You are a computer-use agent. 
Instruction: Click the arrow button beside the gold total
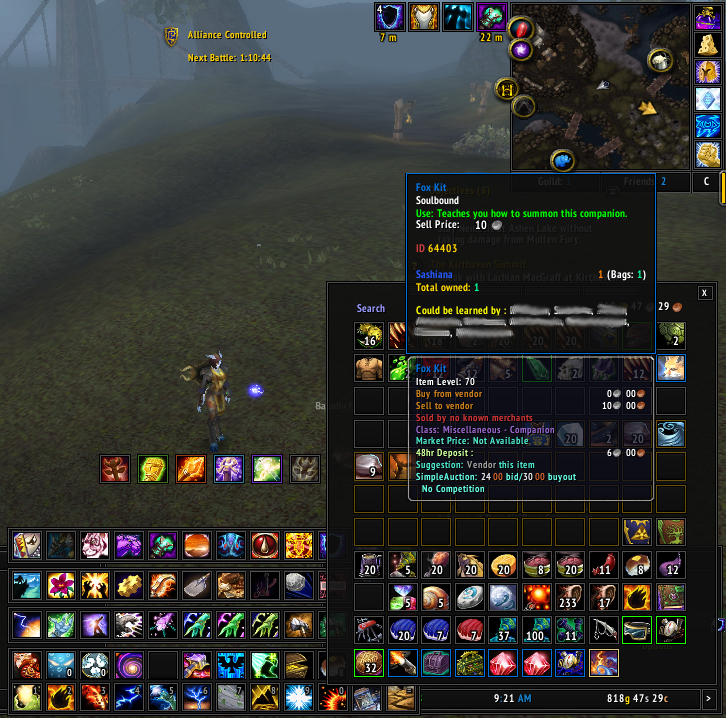pos(708,697)
